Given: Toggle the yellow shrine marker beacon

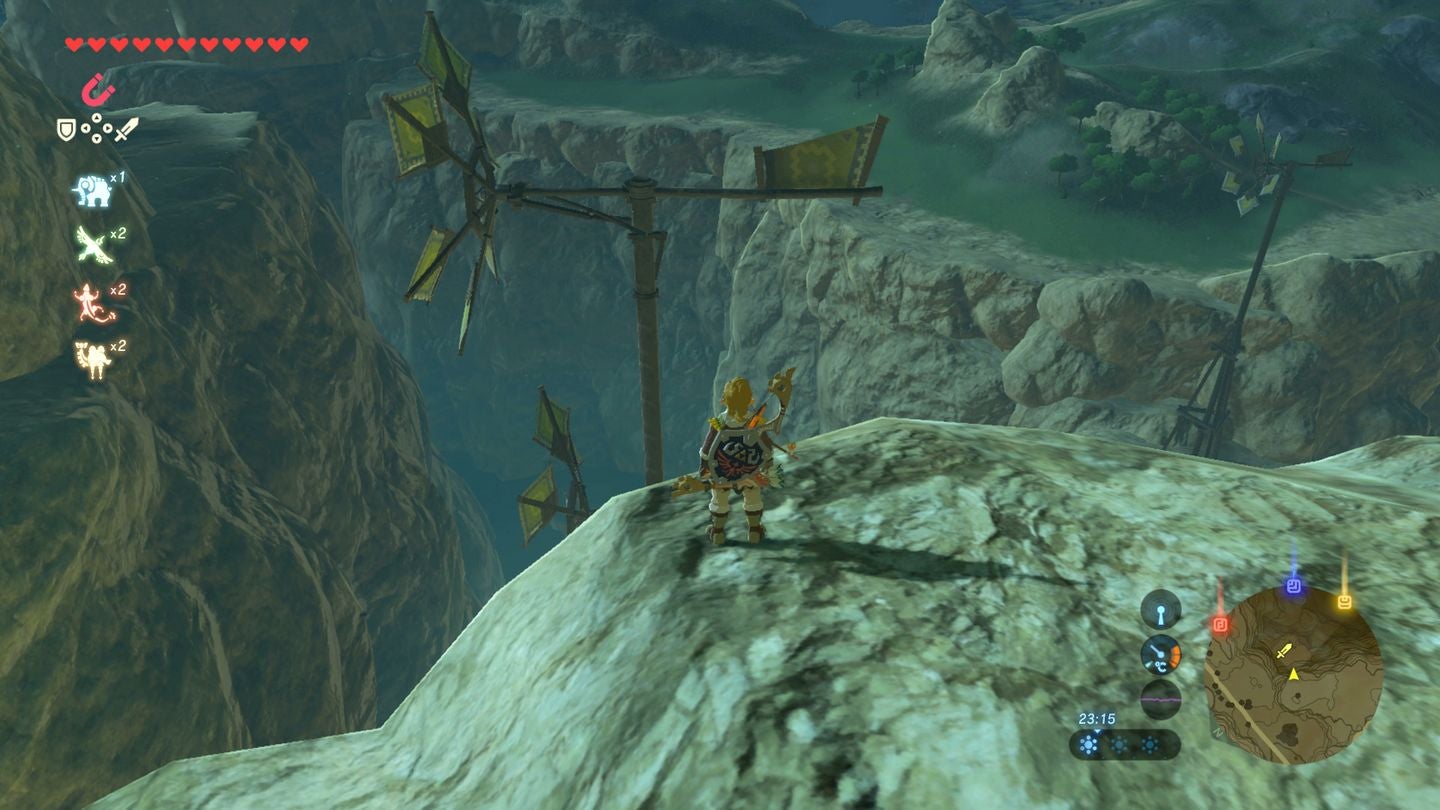Looking at the screenshot, I should pyautogui.click(x=1344, y=599).
